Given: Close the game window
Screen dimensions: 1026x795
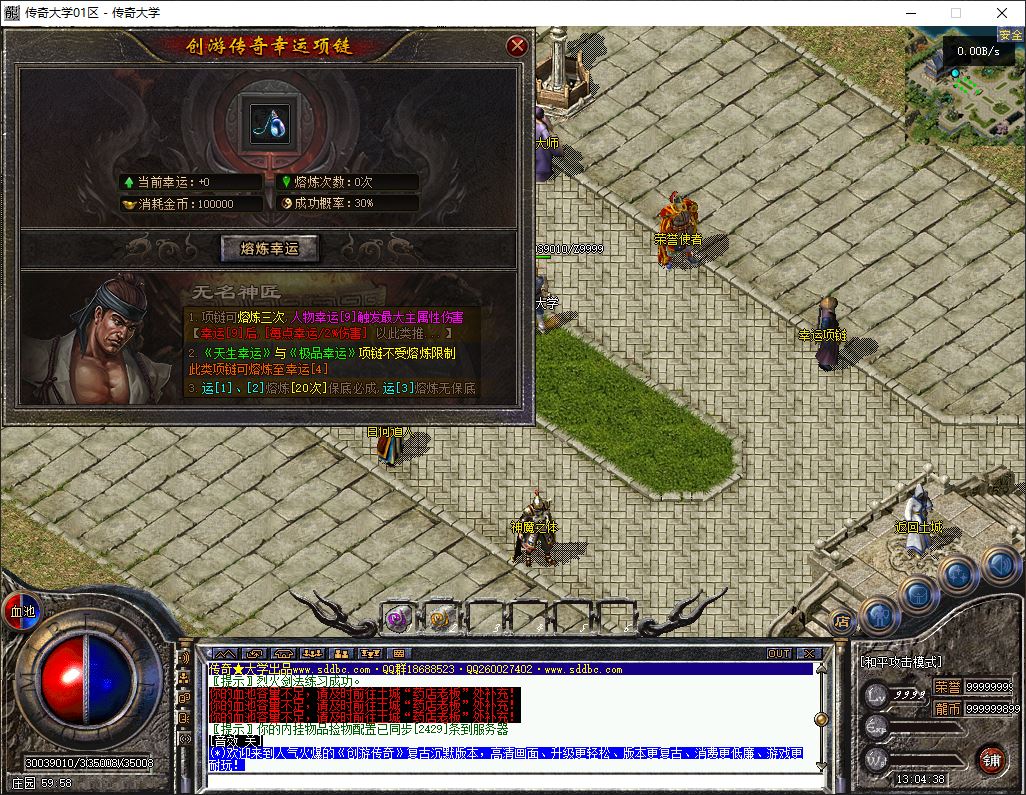Looking at the screenshot, I should [x=1002, y=13].
